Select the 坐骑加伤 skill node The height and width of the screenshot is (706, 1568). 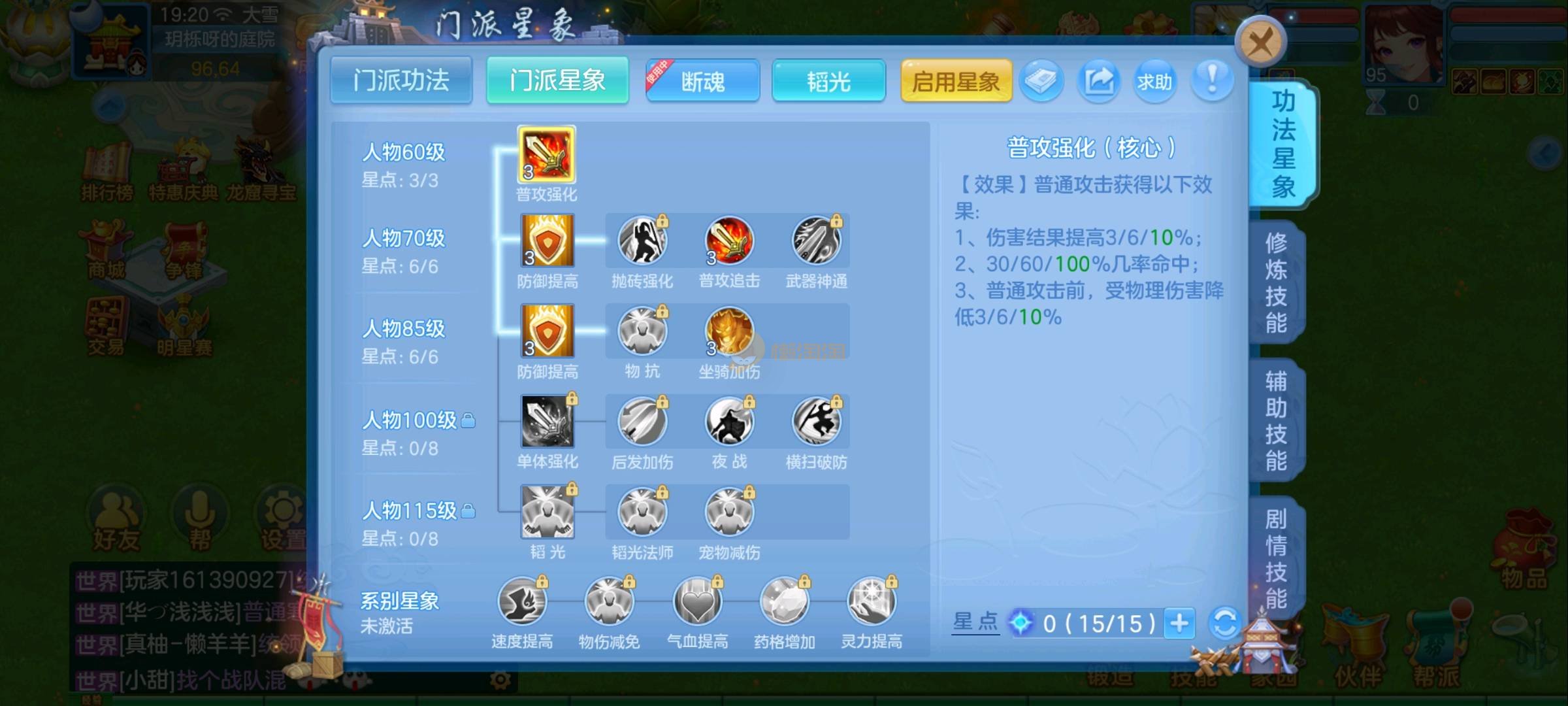coord(729,331)
